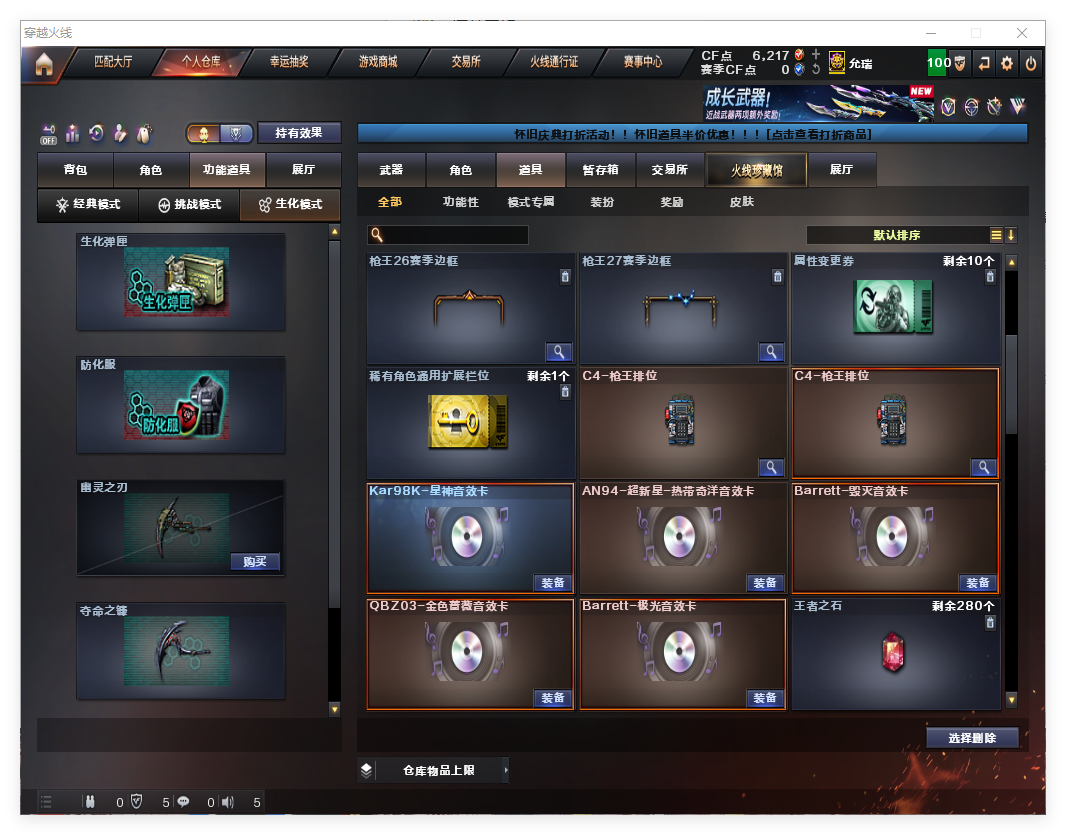The image size is (1066, 835).
Task: Switch to 经典模式 tab
Action: click(x=88, y=205)
